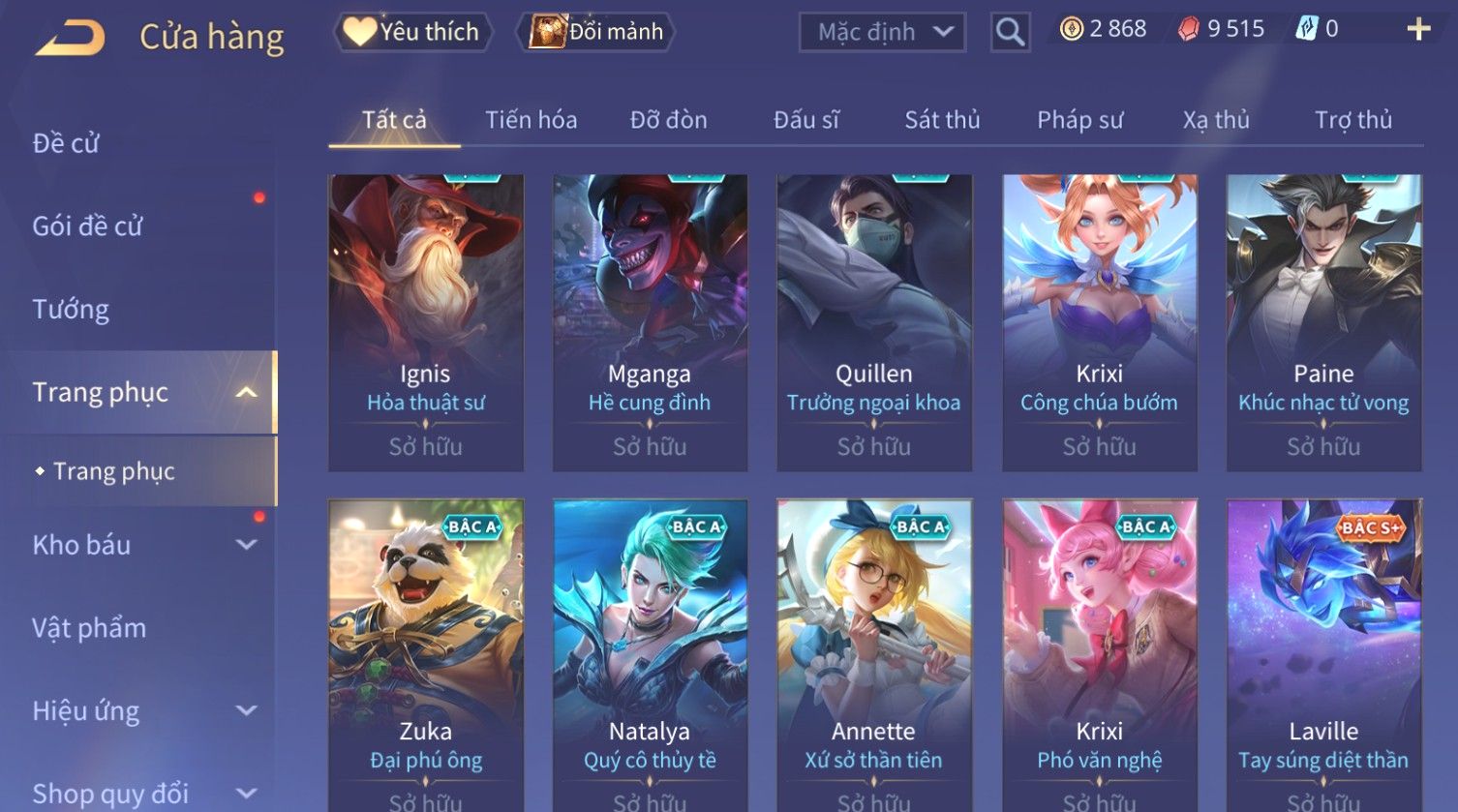Click the magnifying glass search button
Screen dimensions: 1458x812
coord(1010,33)
